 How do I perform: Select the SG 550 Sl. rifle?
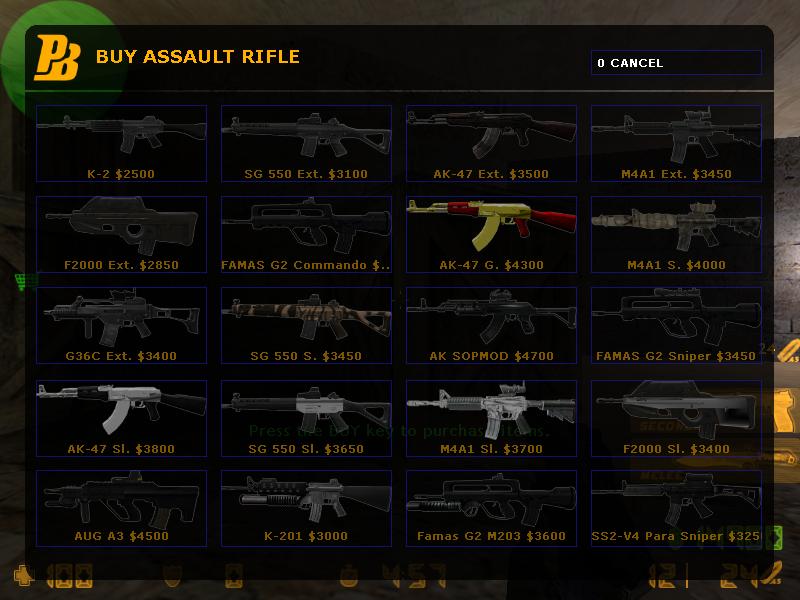click(306, 417)
